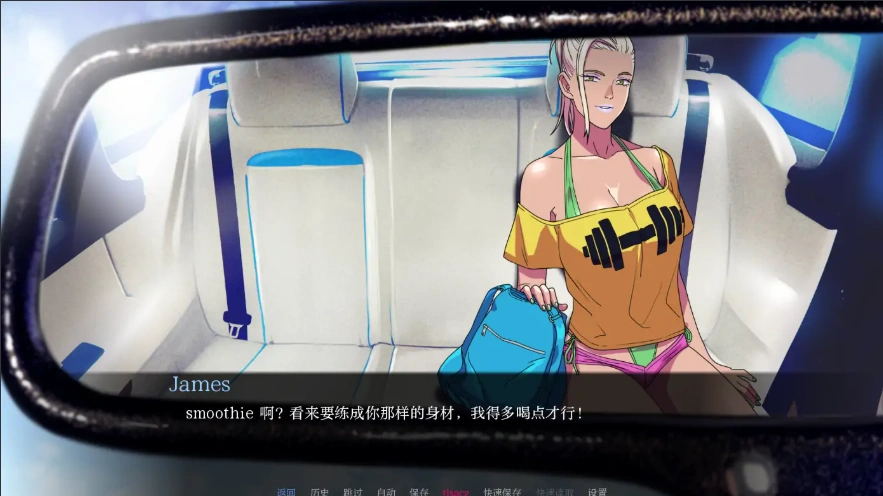Open the 历史 (history) log
The height and width of the screenshot is (496, 883).
[x=320, y=492]
